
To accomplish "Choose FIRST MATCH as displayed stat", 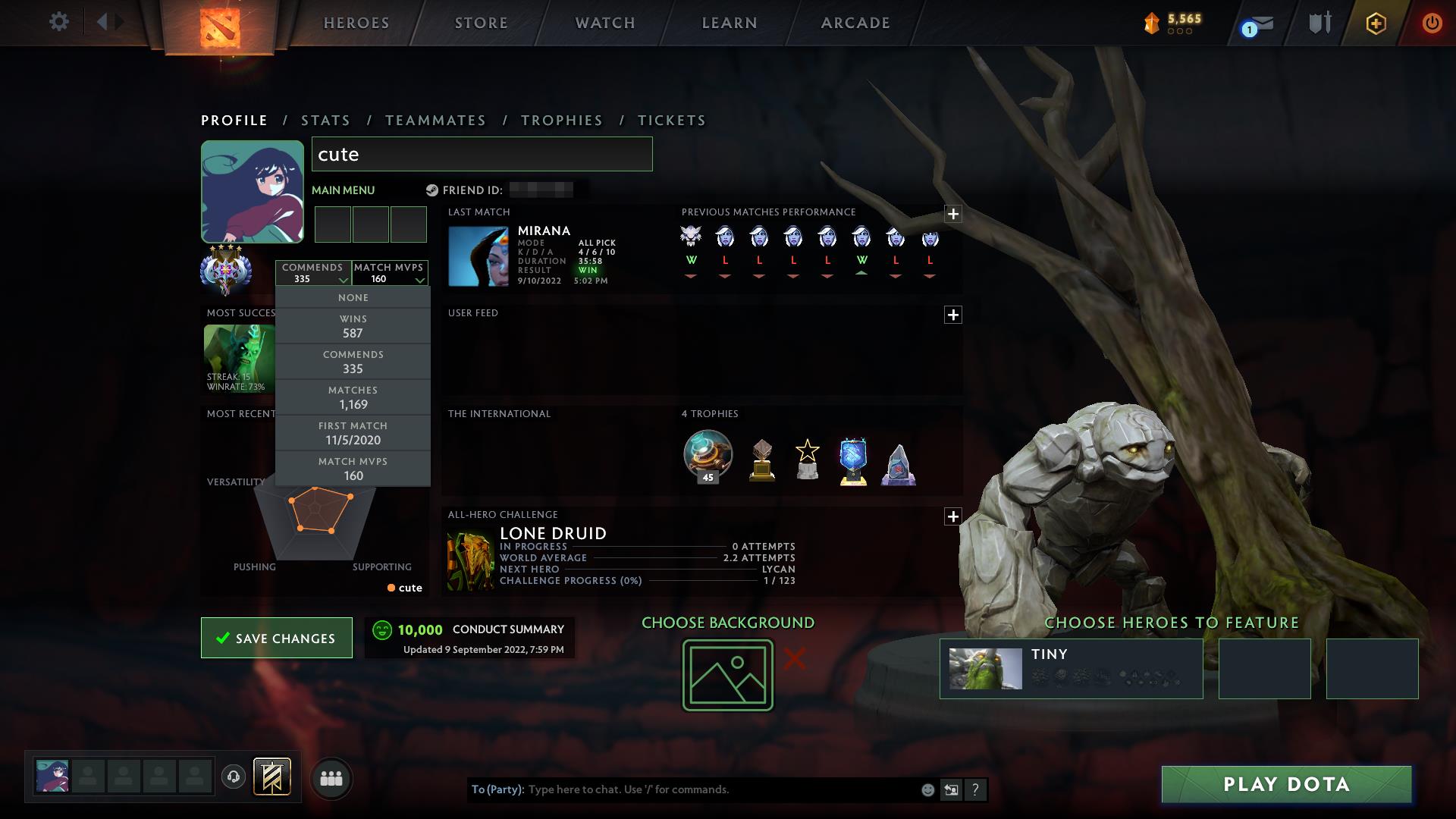I will tap(353, 433).
